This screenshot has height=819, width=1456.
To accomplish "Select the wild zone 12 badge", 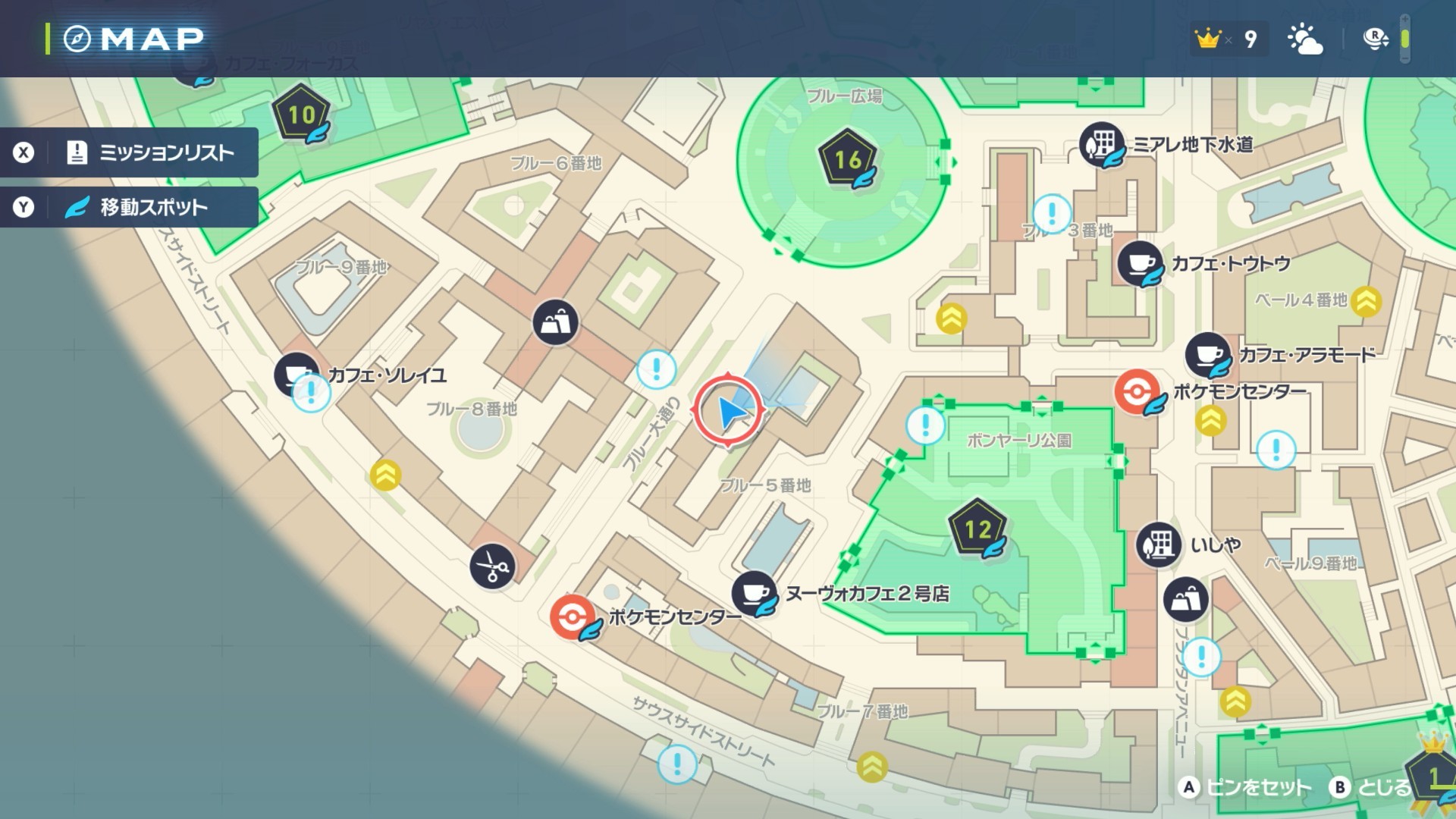I will (x=977, y=529).
